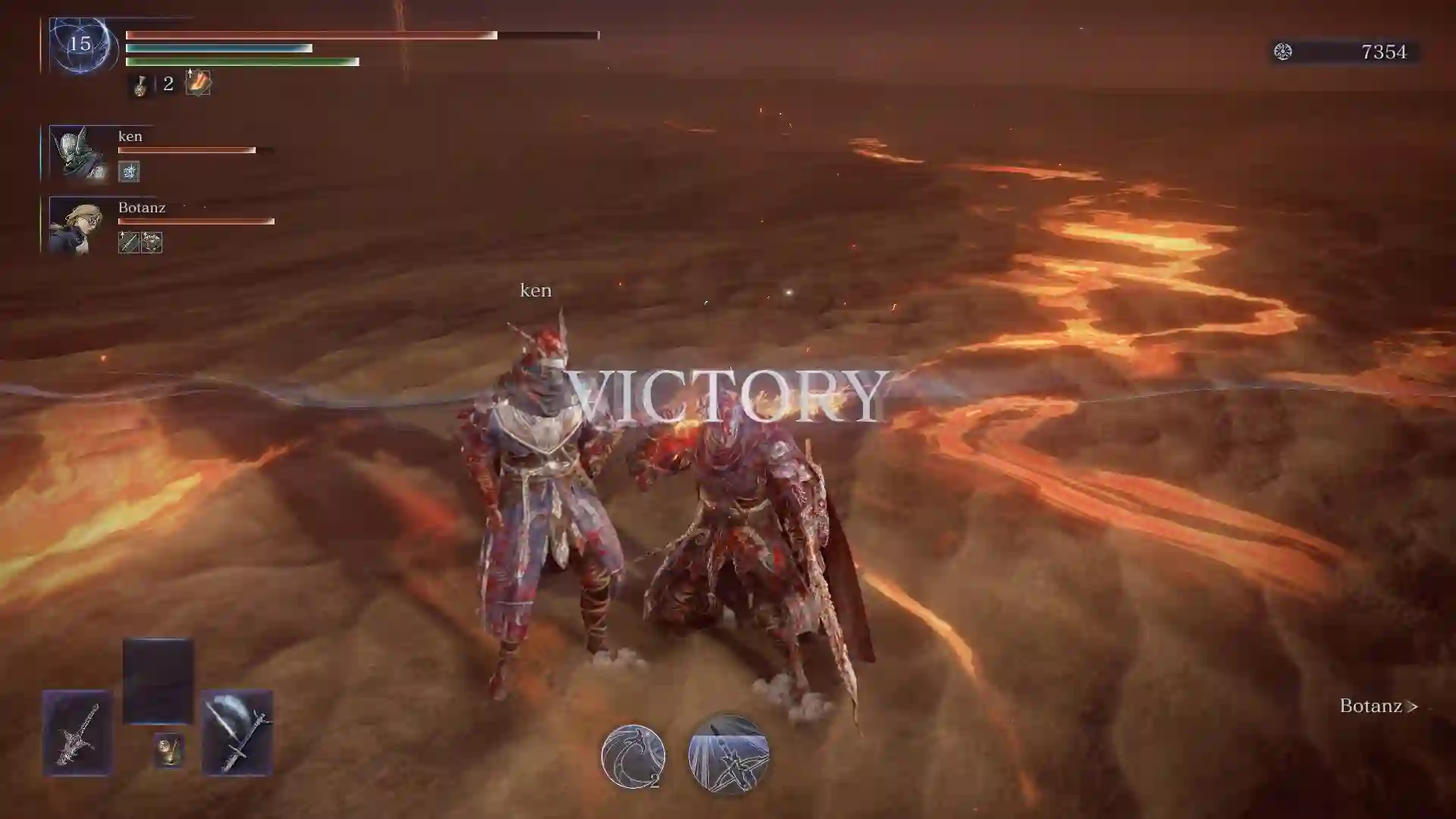Click Botanz's sword buff icon
The height and width of the screenshot is (819, 1456).
pos(128,243)
